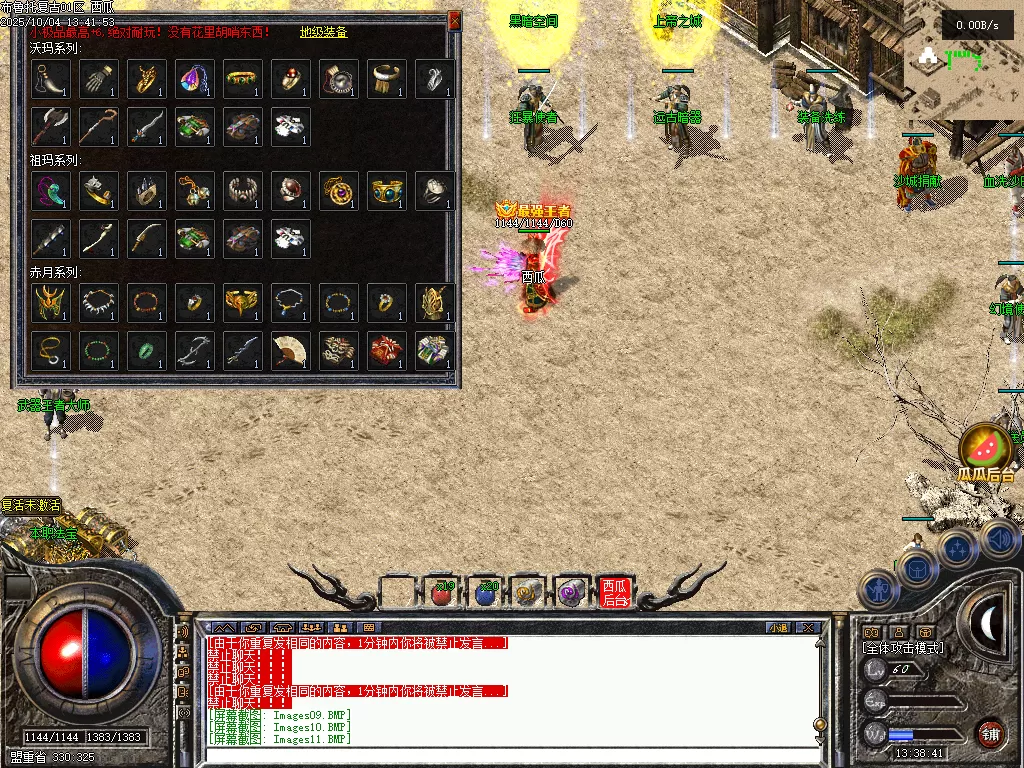Select the jade green ring slot

pyautogui.click(x=147, y=351)
